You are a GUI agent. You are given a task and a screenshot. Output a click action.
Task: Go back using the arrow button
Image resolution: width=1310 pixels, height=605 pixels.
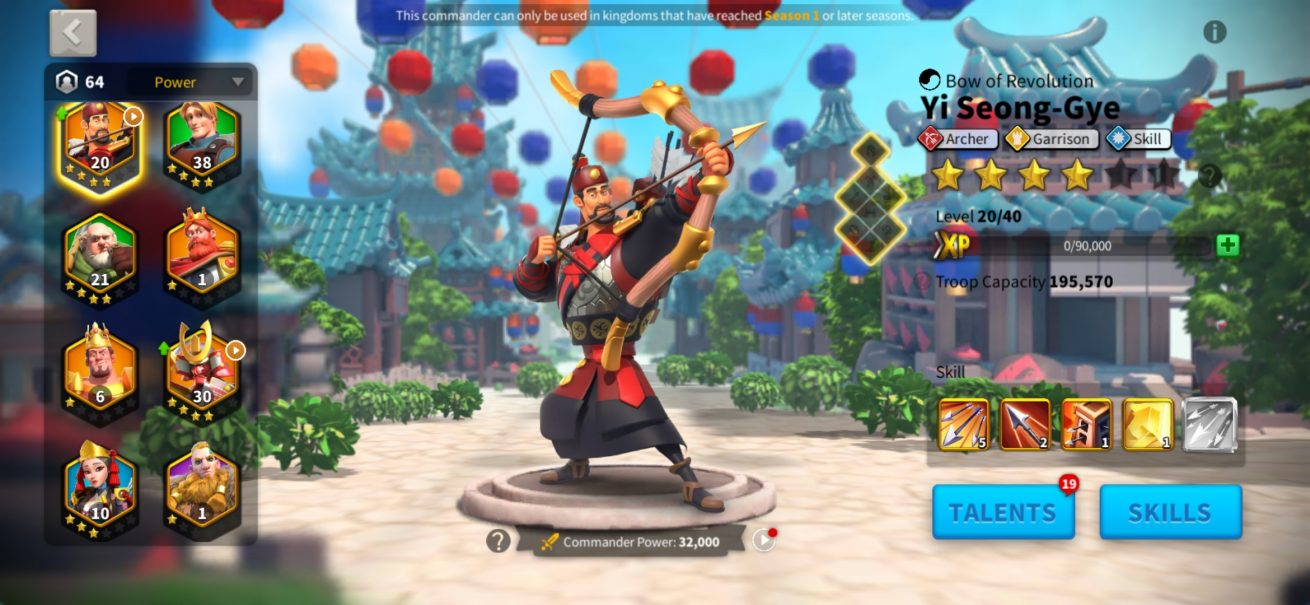pyautogui.click(x=73, y=33)
